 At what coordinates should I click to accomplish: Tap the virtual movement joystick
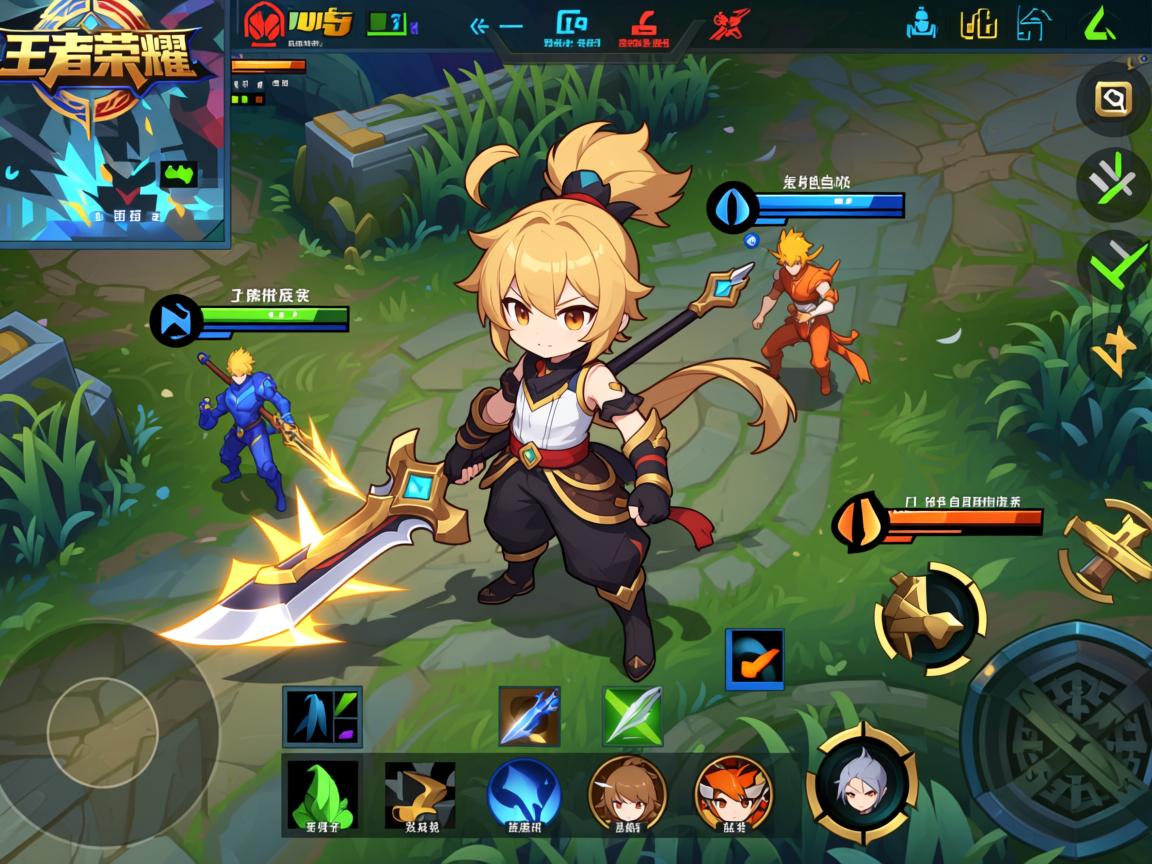tap(103, 725)
